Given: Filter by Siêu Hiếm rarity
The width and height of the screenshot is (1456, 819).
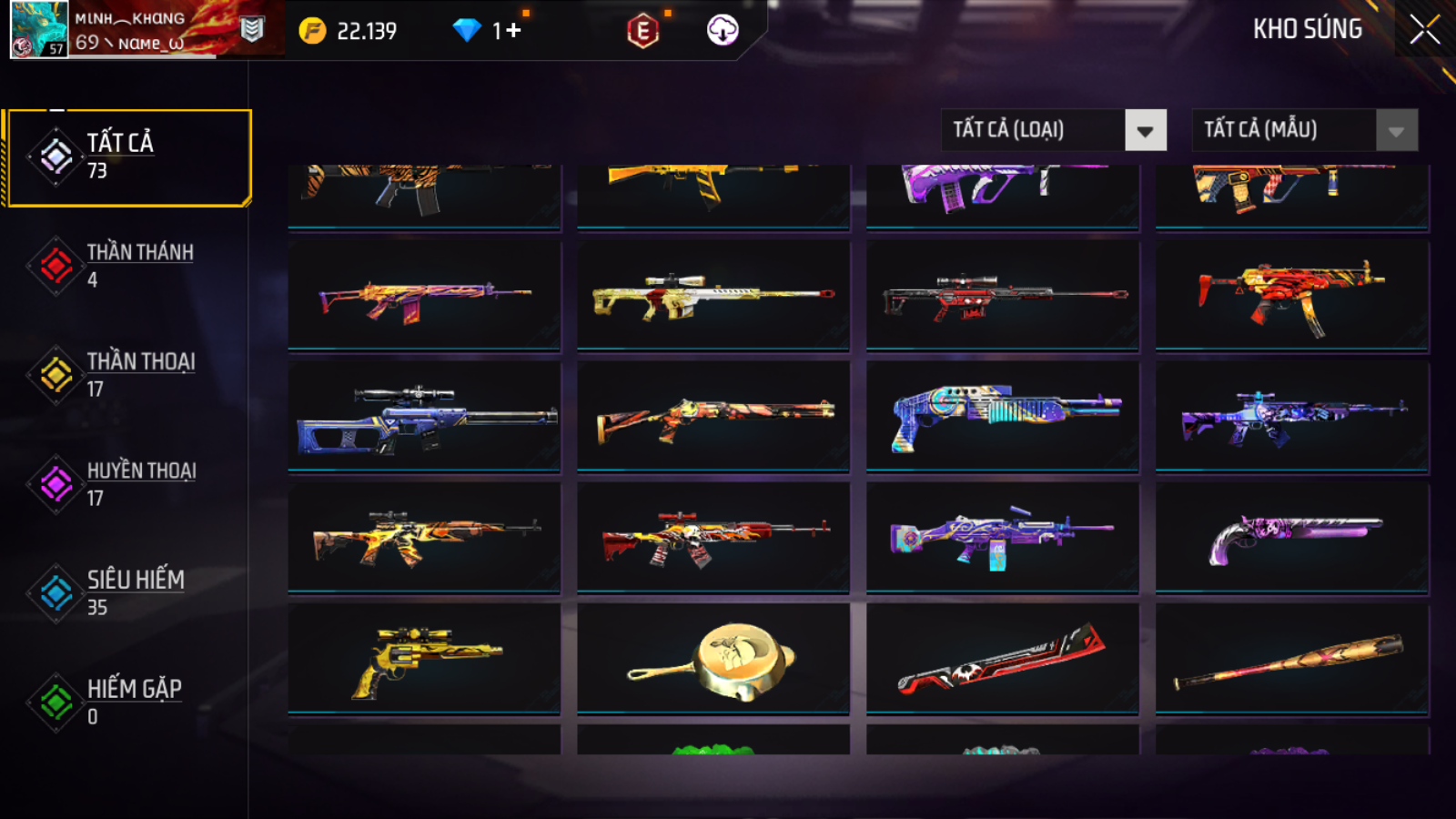Looking at the screenshot, I should click(x=127, y=592).
